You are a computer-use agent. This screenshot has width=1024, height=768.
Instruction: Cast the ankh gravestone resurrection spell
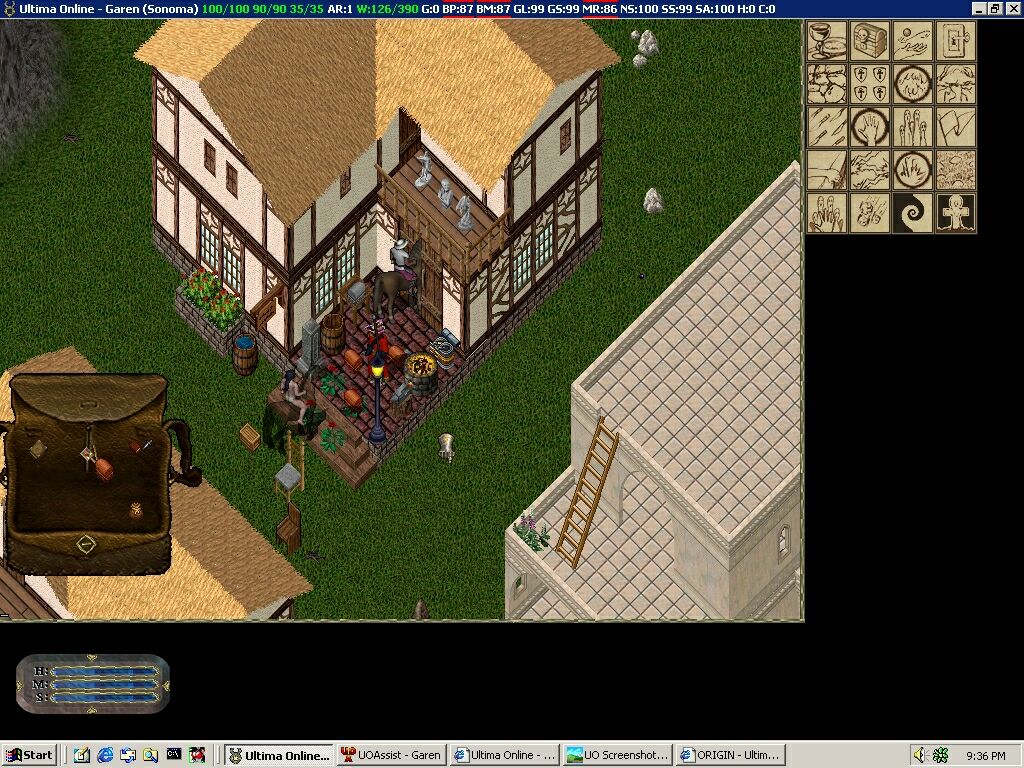click(x=956, y=213)
